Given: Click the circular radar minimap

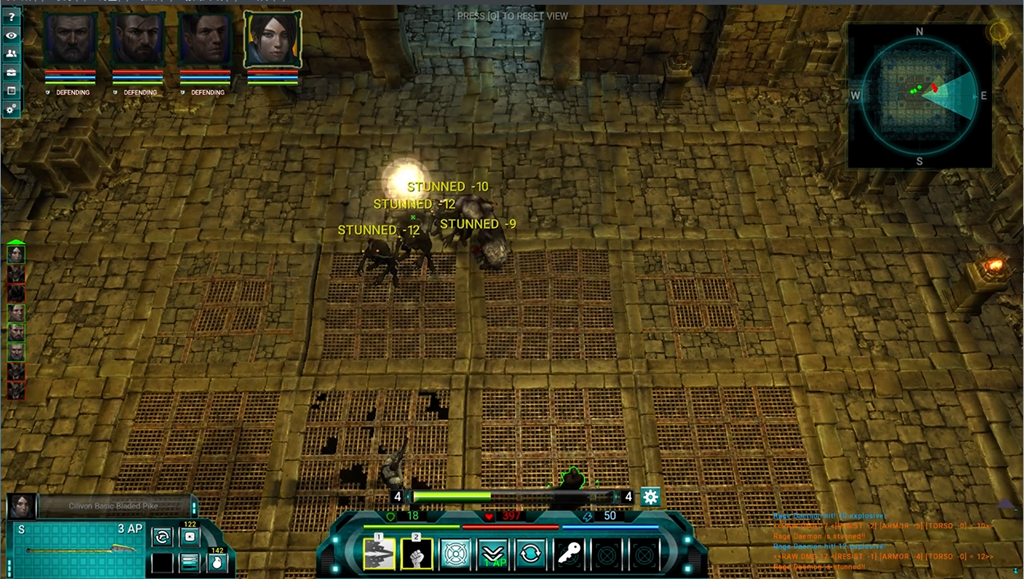Looking at the screenshot, I should coord(919,94).
